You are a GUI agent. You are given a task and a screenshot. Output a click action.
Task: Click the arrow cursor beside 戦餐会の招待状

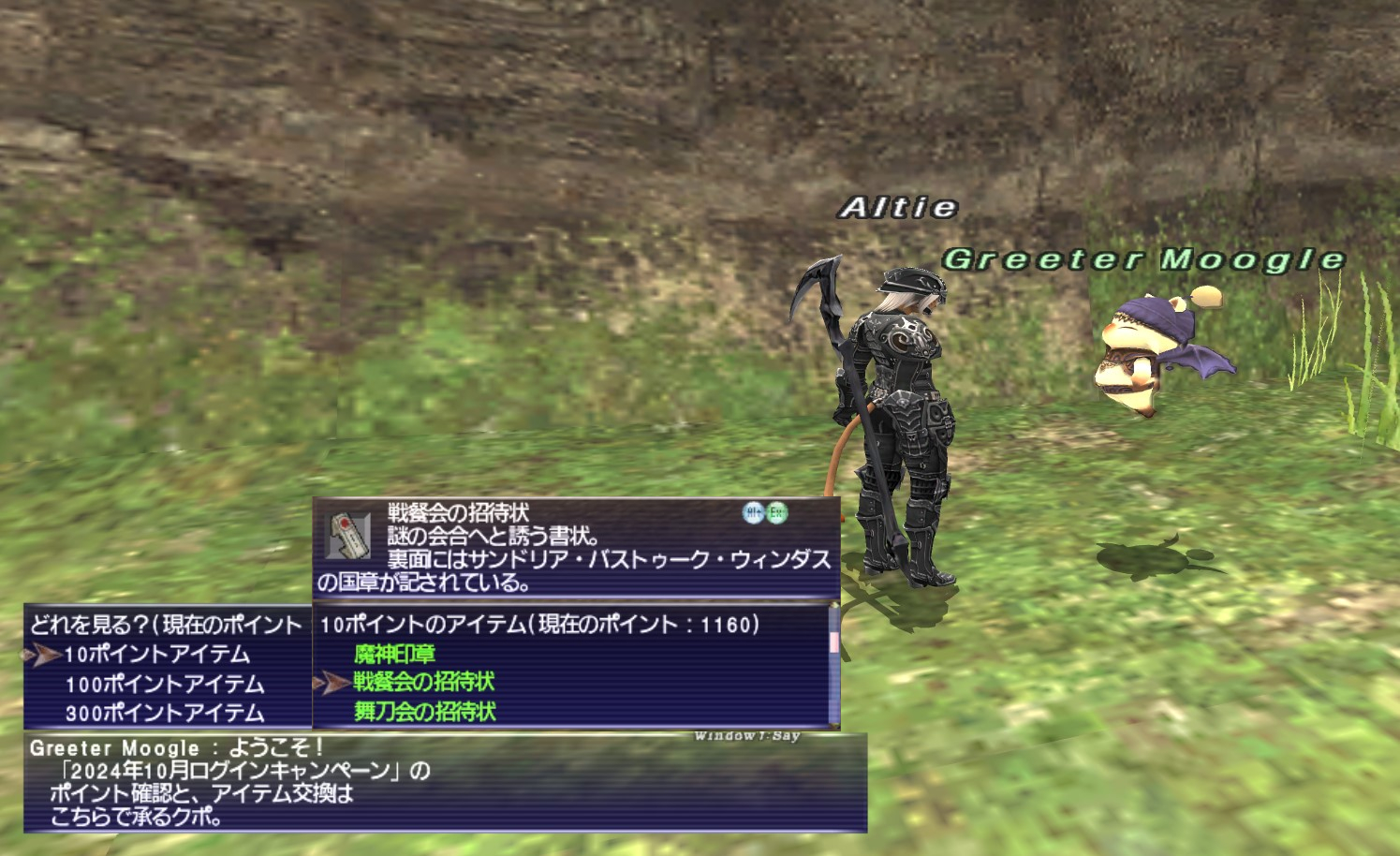329,682
